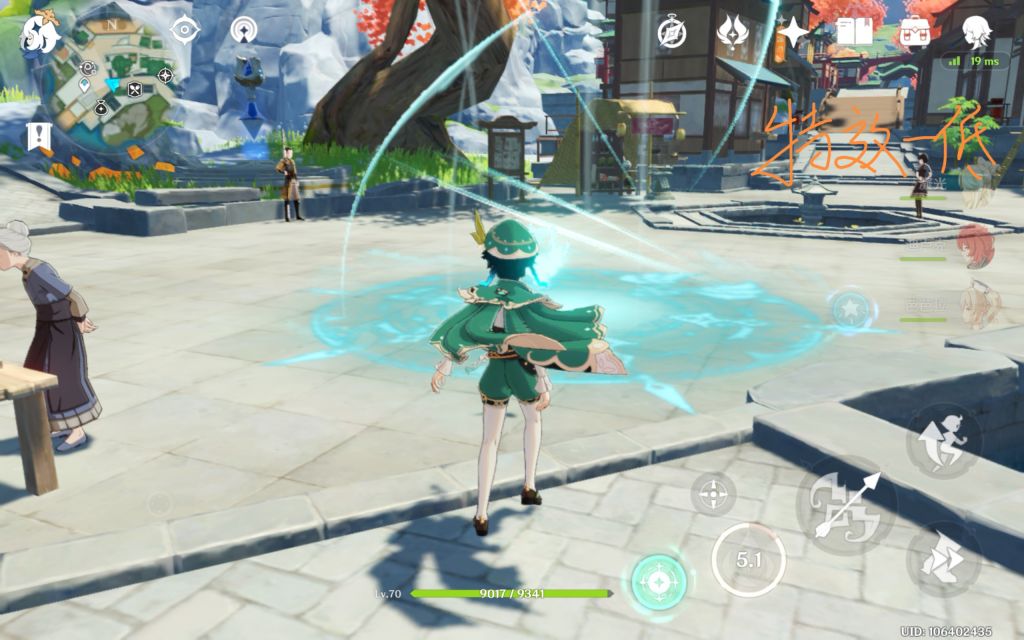Open the character portrait menu icon
The width and height of the screenshot is (1024, 640).
point(977,32)
